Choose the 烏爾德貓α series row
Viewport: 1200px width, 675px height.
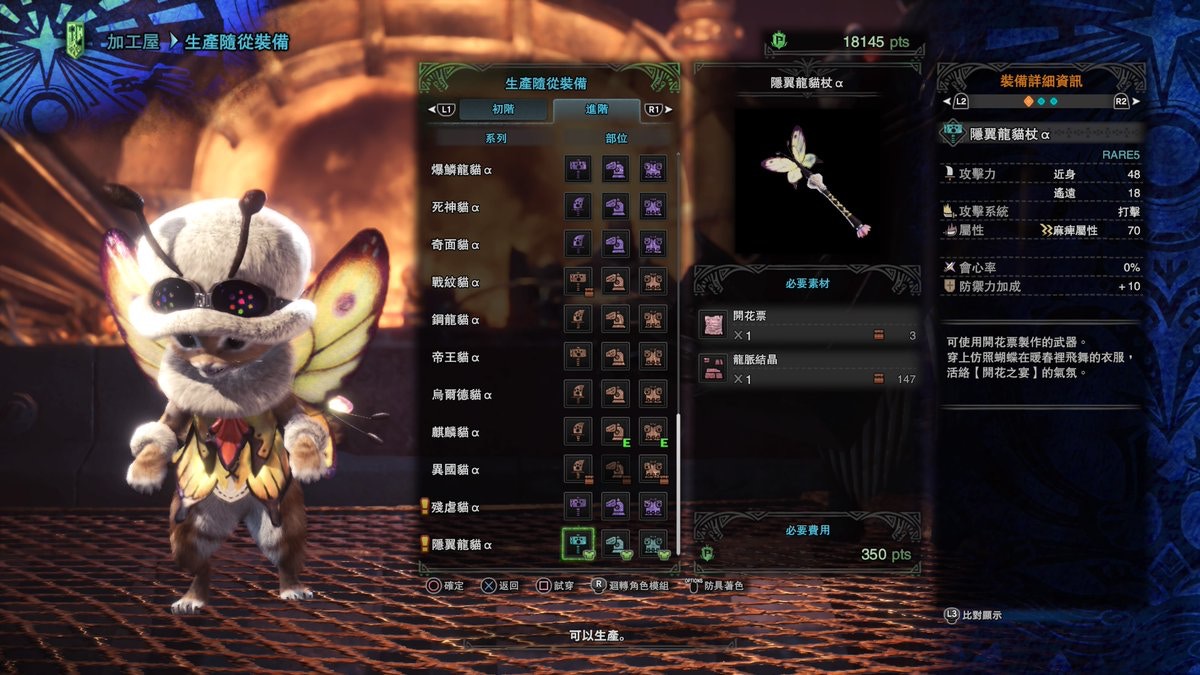[x=462, y=395]
